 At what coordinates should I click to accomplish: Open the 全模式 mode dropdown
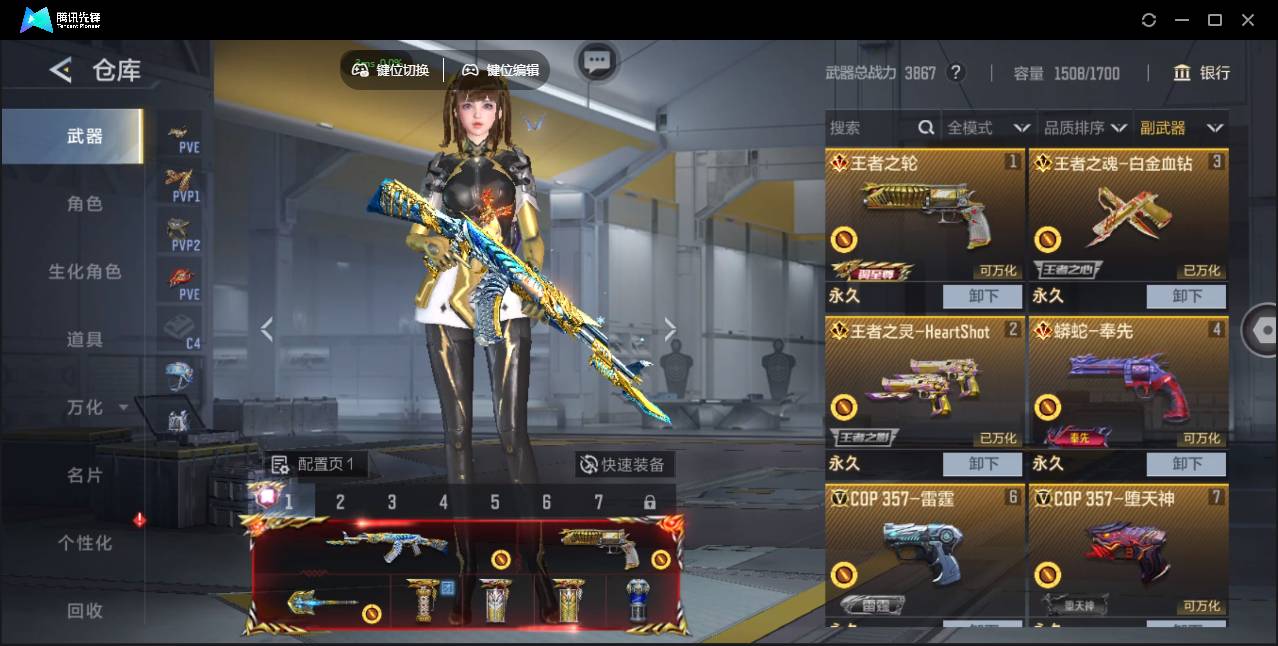click(x=988, y=128)
